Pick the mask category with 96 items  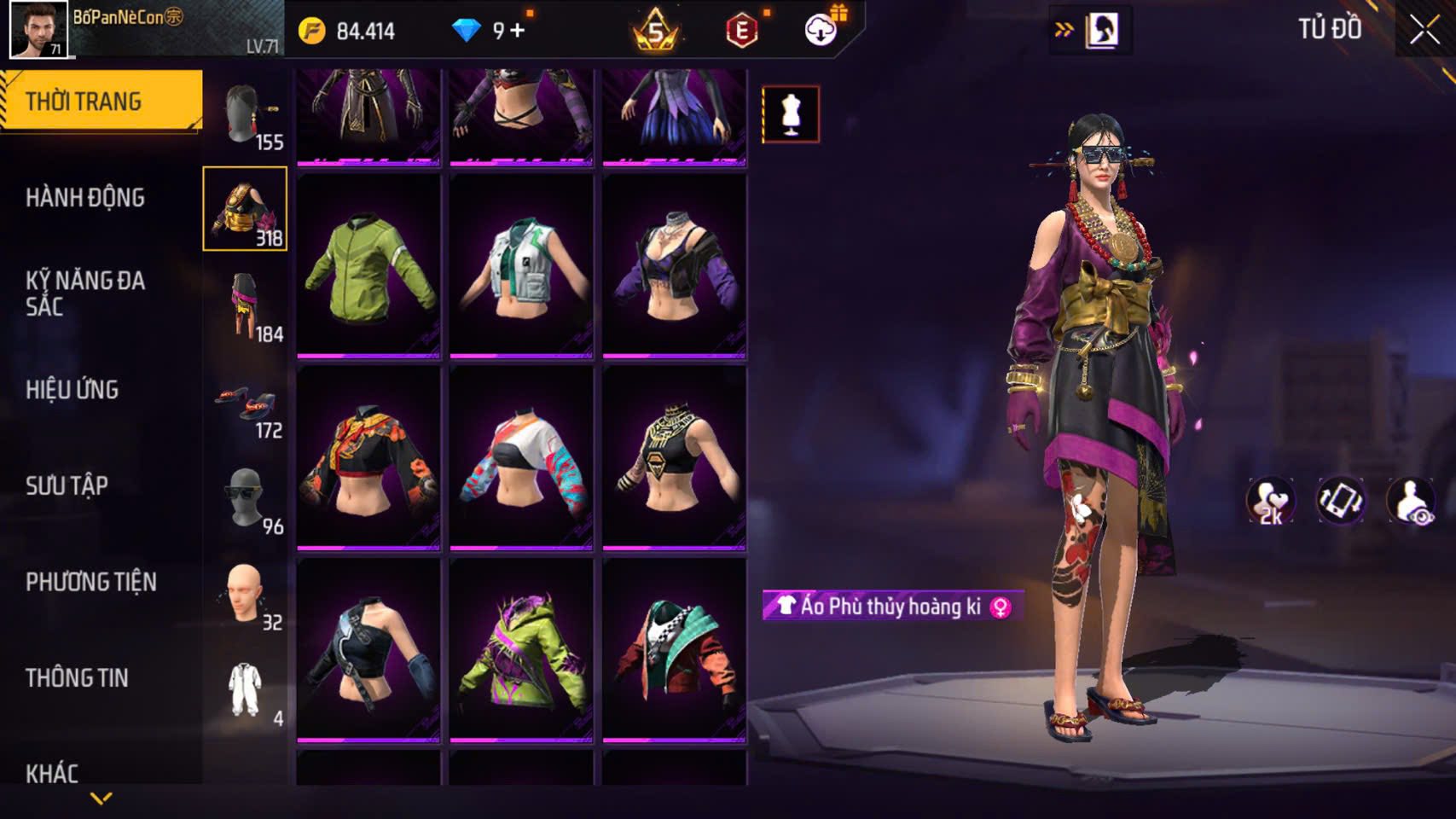click(x=246, y=498)
